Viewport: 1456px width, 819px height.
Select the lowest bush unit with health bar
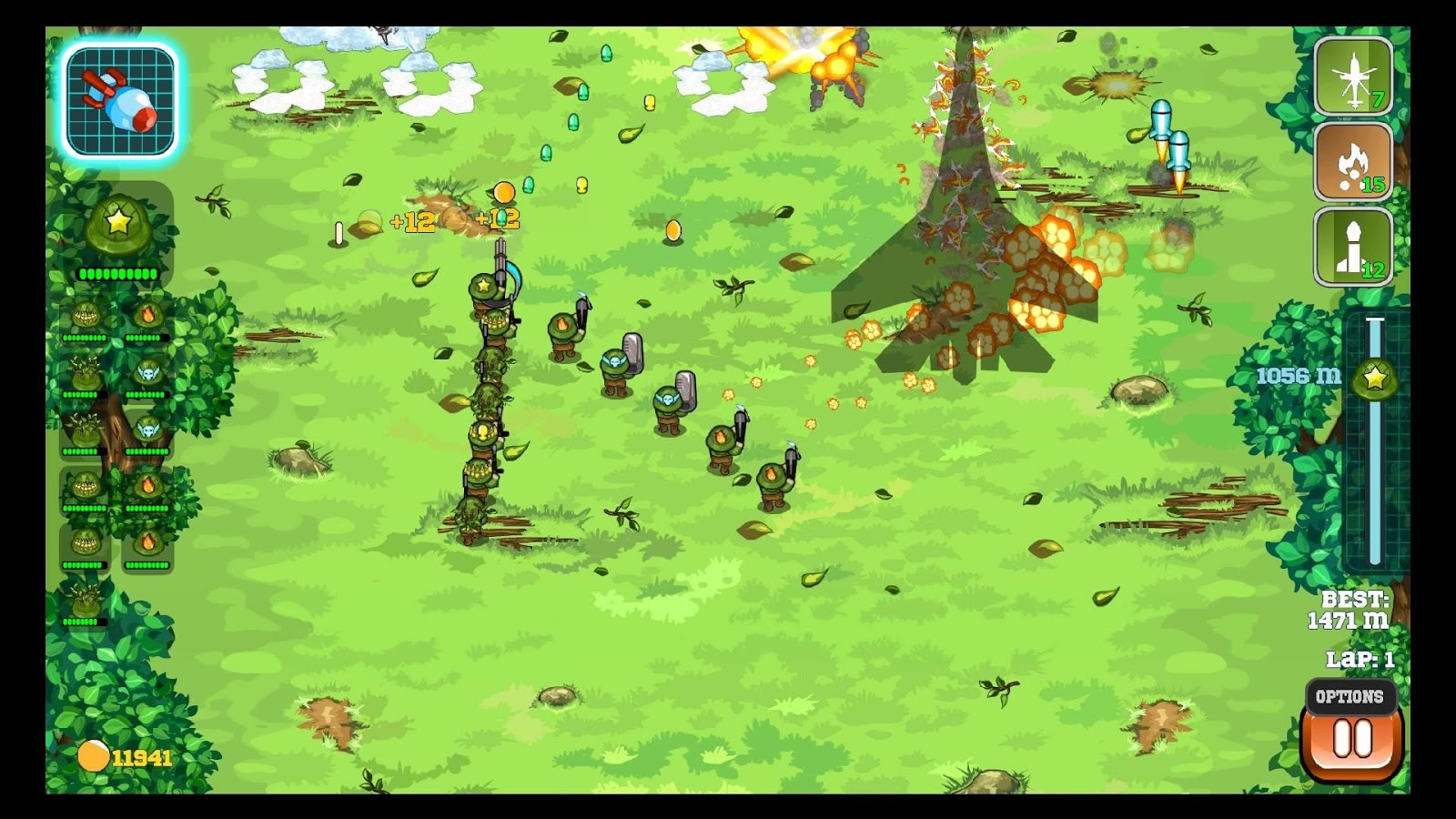86,597
